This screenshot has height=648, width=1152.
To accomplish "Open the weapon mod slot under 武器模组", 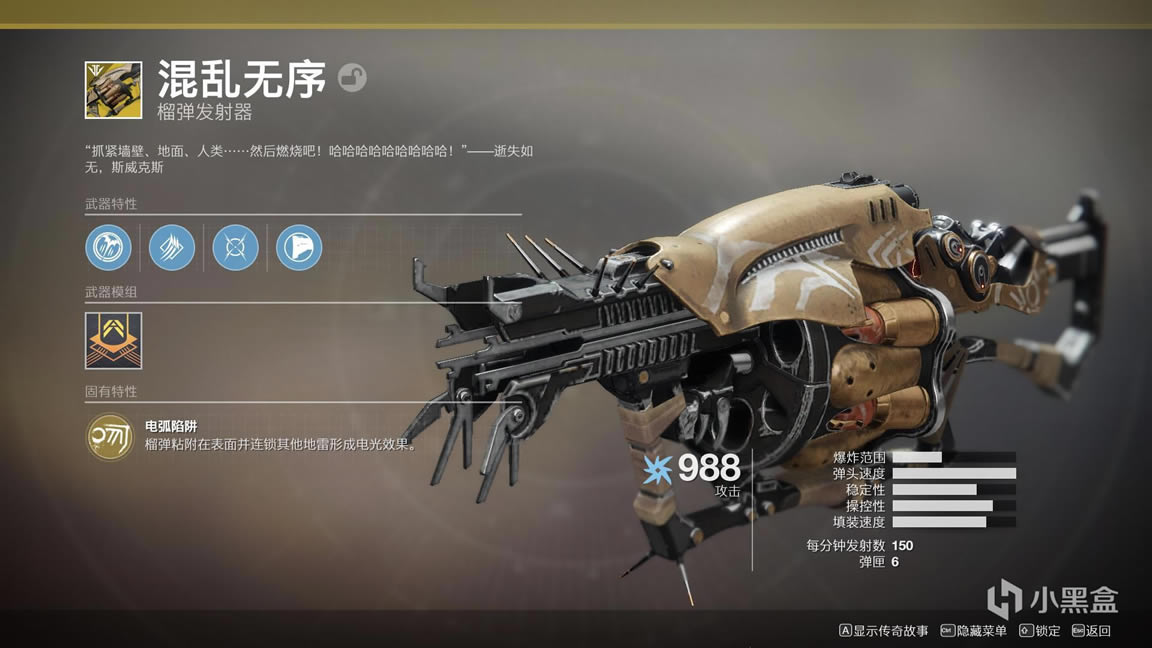I will click(113, 340).
